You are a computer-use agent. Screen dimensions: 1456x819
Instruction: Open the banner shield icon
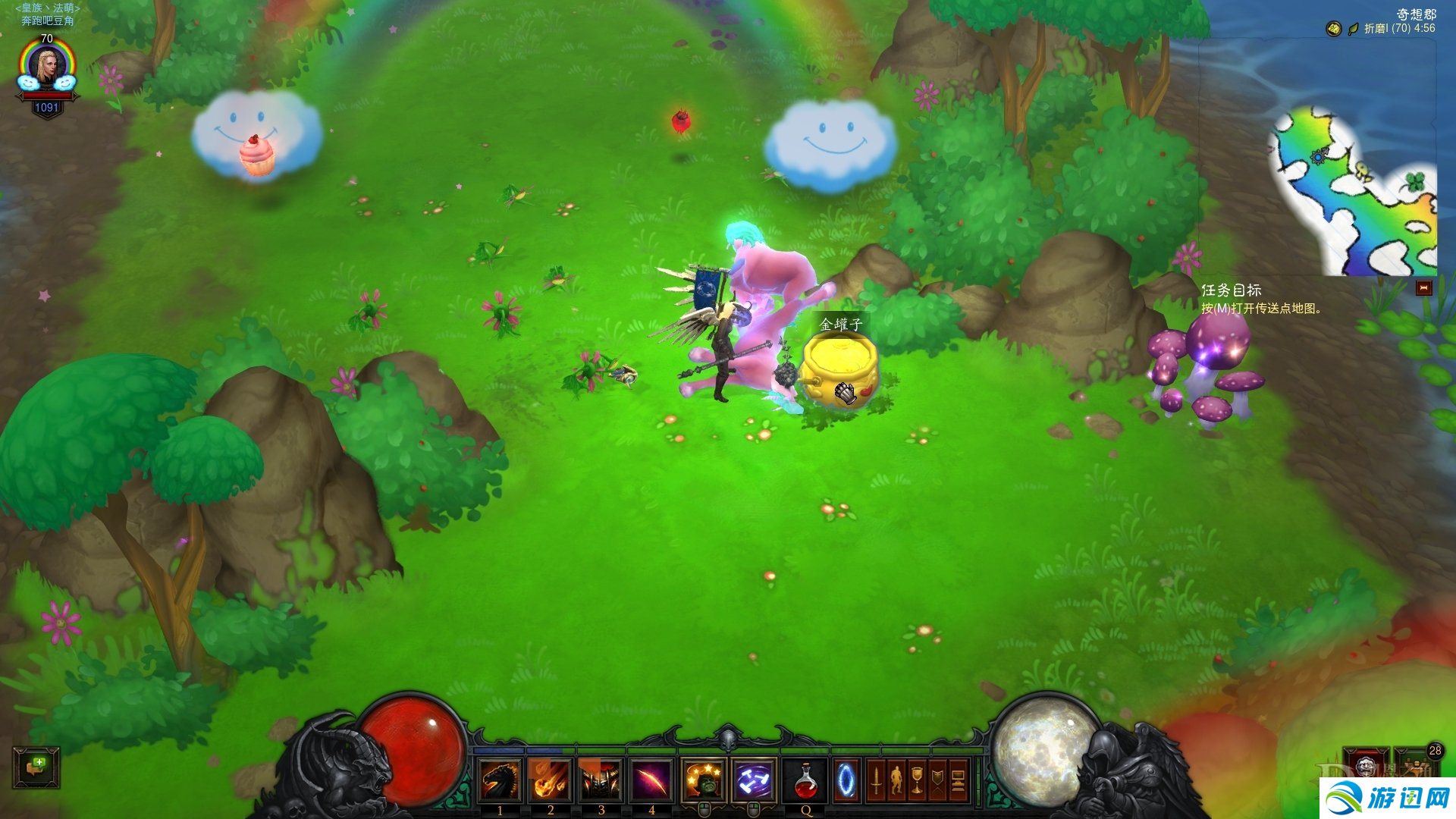937,780
